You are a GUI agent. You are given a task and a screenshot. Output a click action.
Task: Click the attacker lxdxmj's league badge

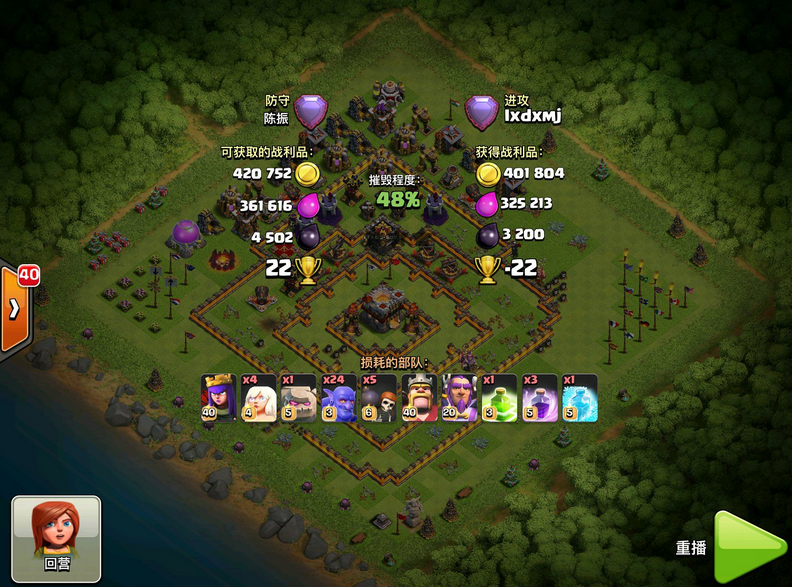pos(481,110)
